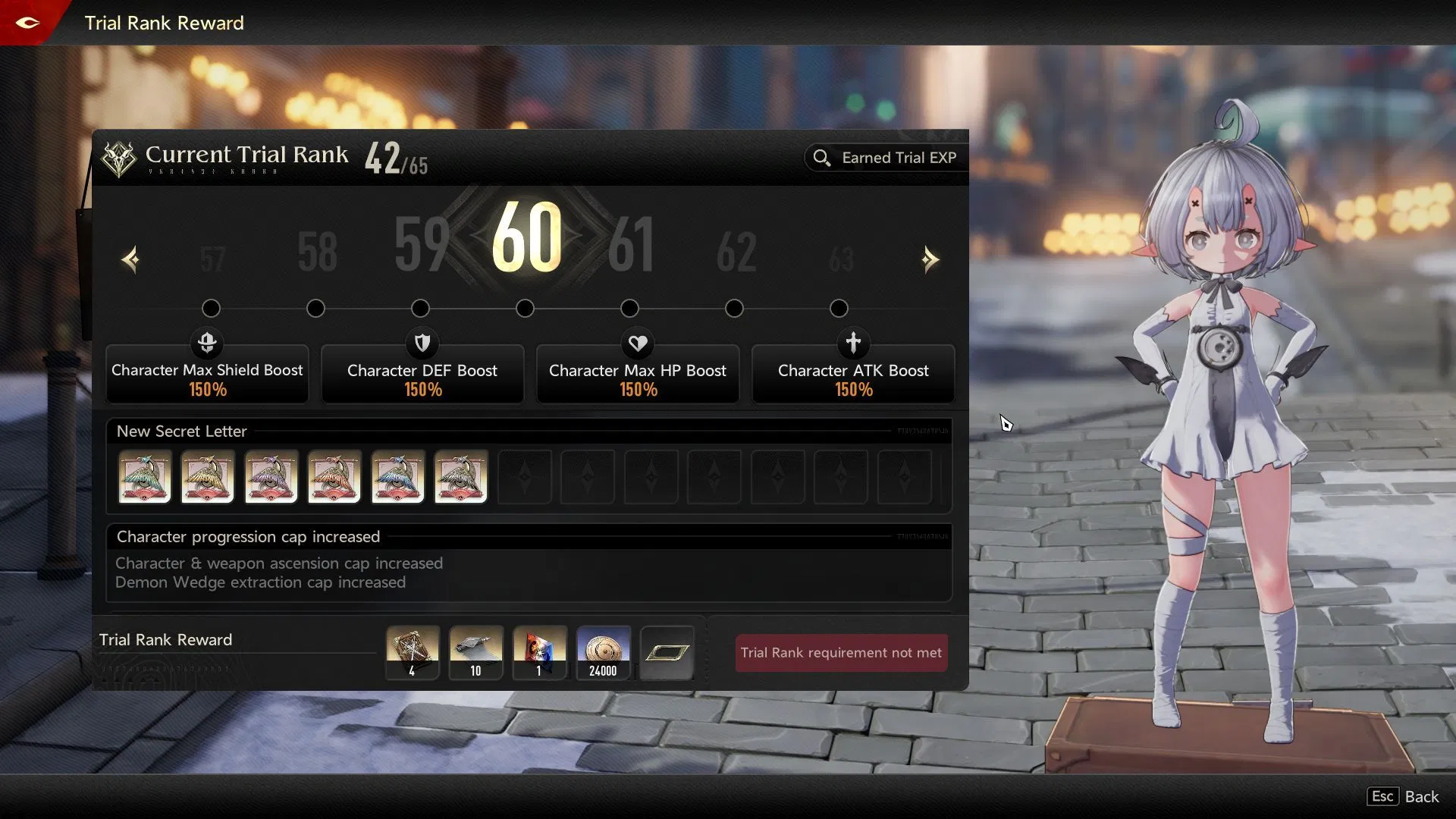Click the left arrow to view lower ranks
The image size is (1456, 819).
click(x=130, y=259)
